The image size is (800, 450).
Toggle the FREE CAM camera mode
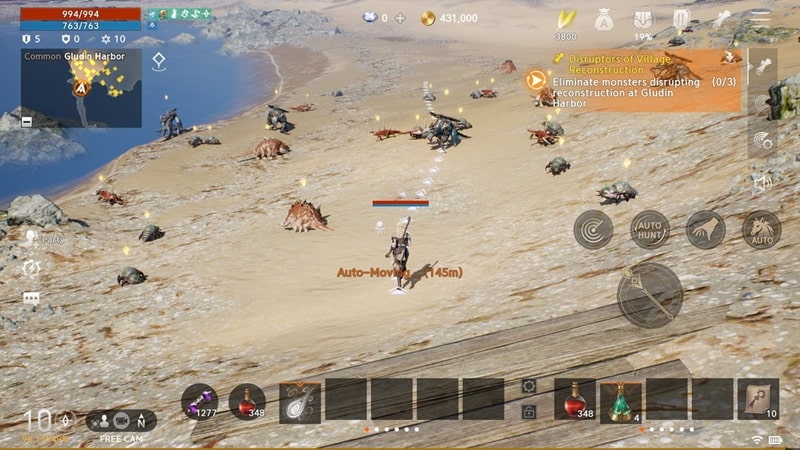(x=119, y=421)
